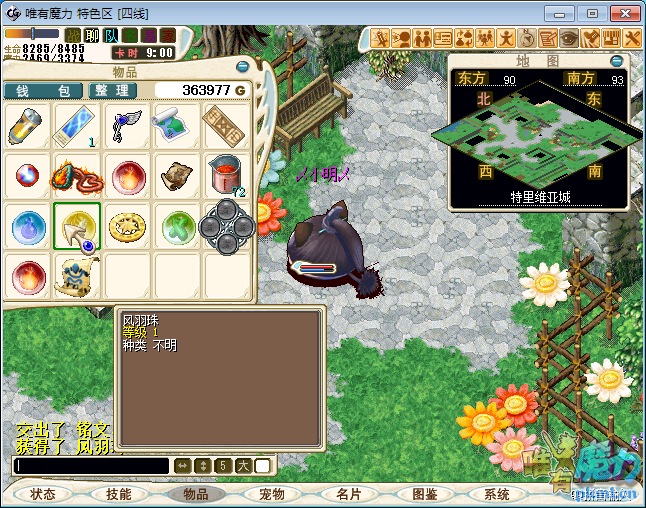Open the wrench-and-screwdriver settings icon
646x508 pixels.
pos(634,38)
